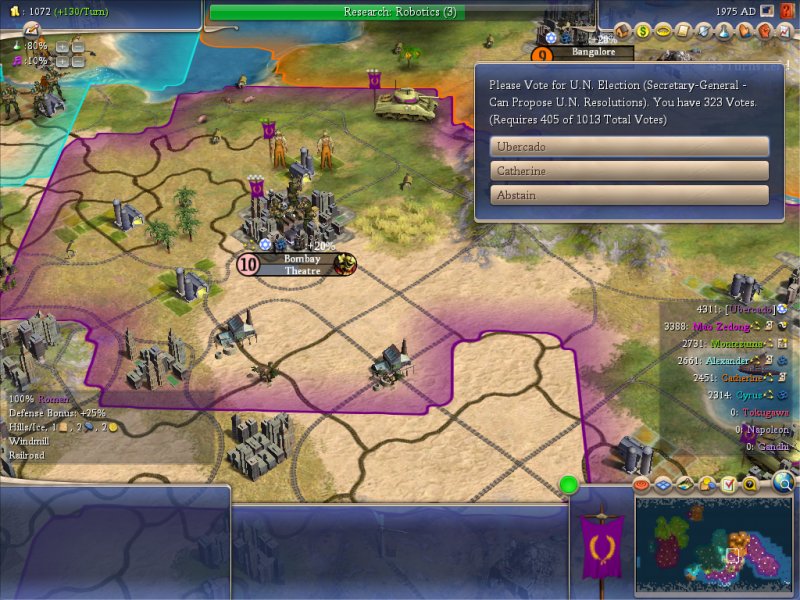This screenshot has width=800, height=600.
Task: Decrease the science rate percentage
Action: tap(76, 46)
